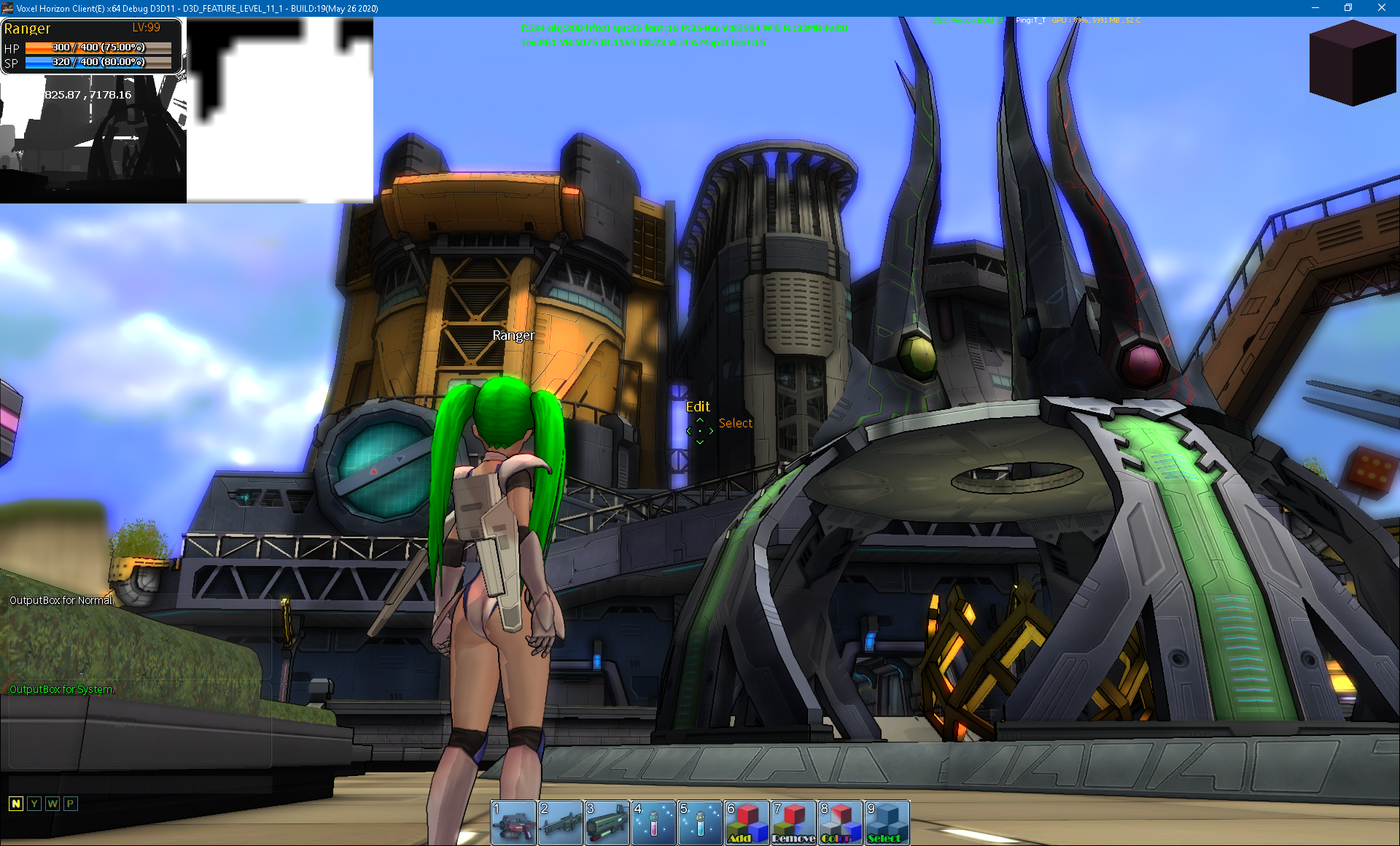The image size is (1400, 846).
Task: Click the grayscale minimap view
Action: click(93, 139)
